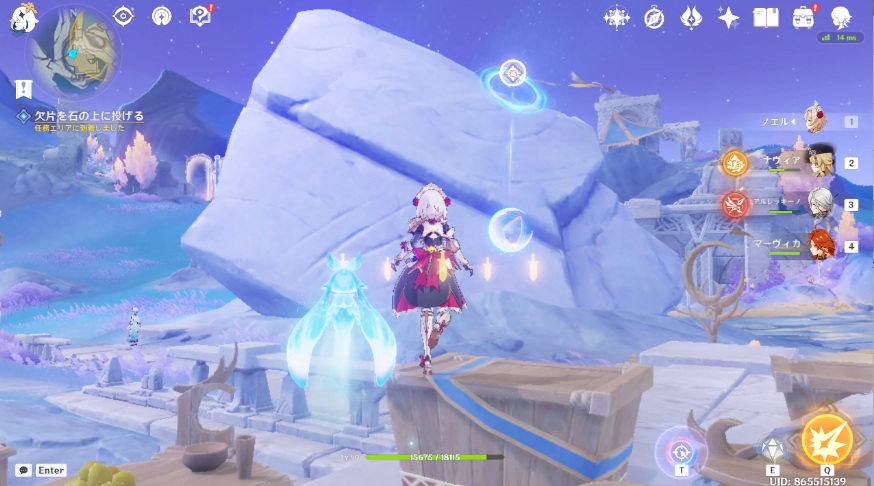
Task: Open the open-book archive icon
Action: [x=765, y=17]
